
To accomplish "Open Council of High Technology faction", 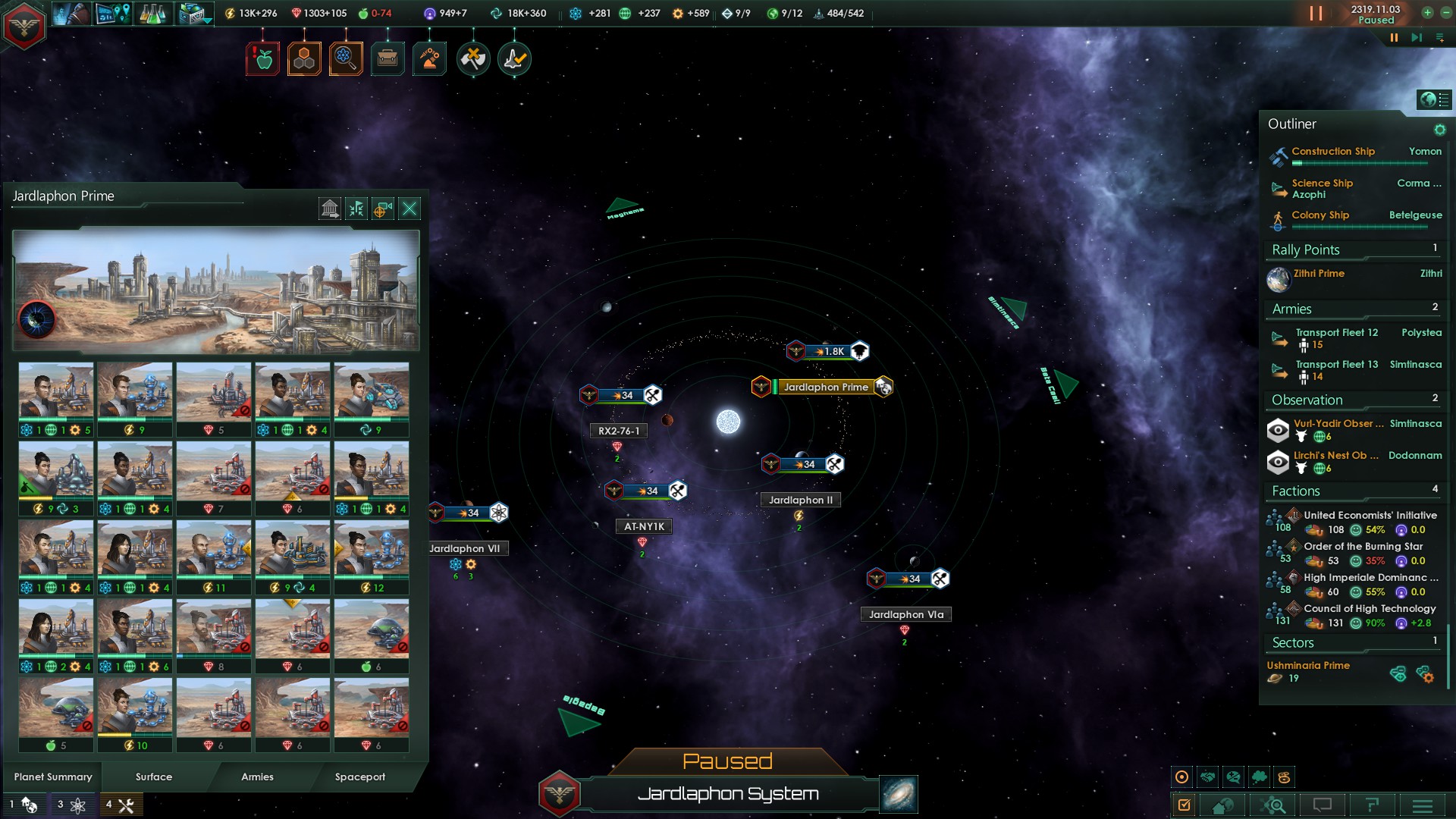I will click(1369, 609).
